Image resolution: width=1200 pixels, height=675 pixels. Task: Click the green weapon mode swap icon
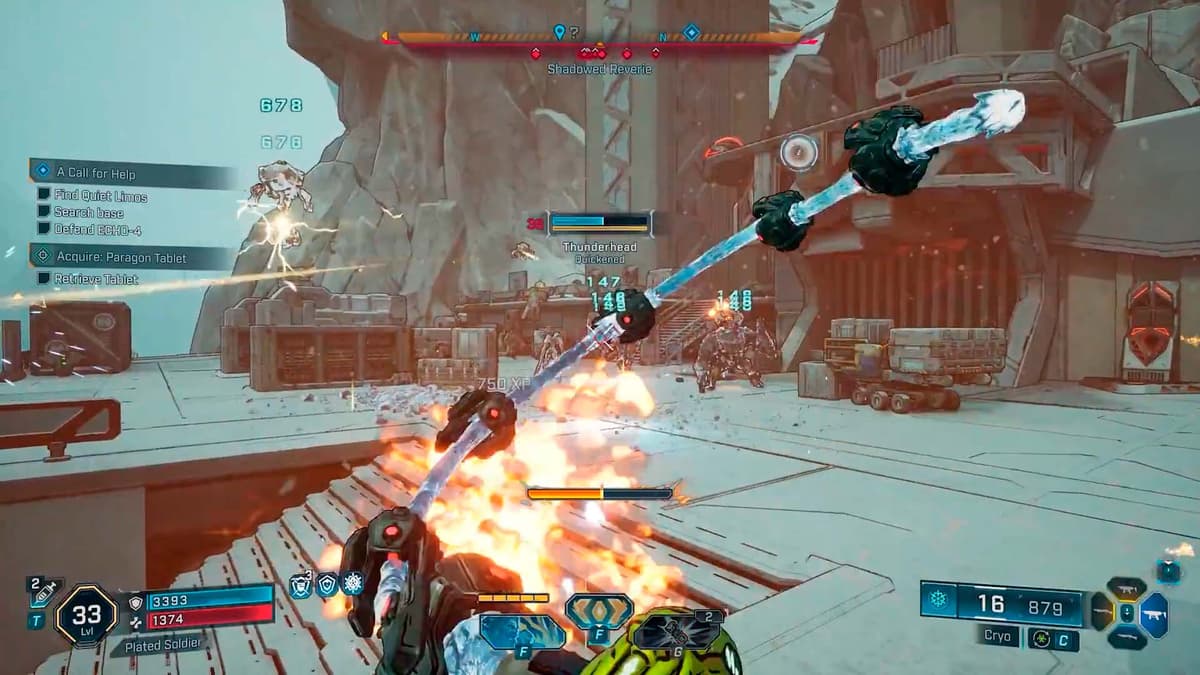(1041, 638)
